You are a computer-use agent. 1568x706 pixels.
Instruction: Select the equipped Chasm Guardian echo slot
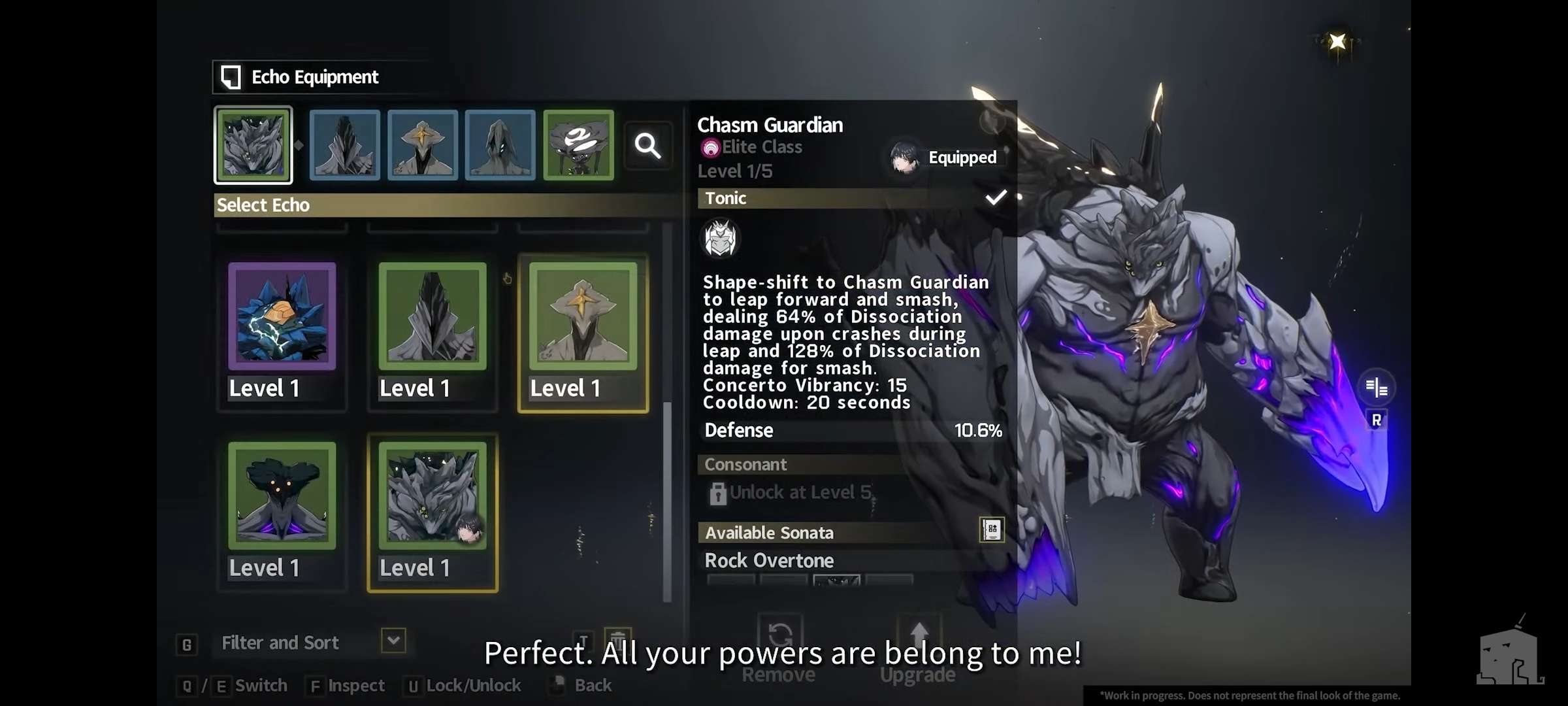(x=253, y=145)
